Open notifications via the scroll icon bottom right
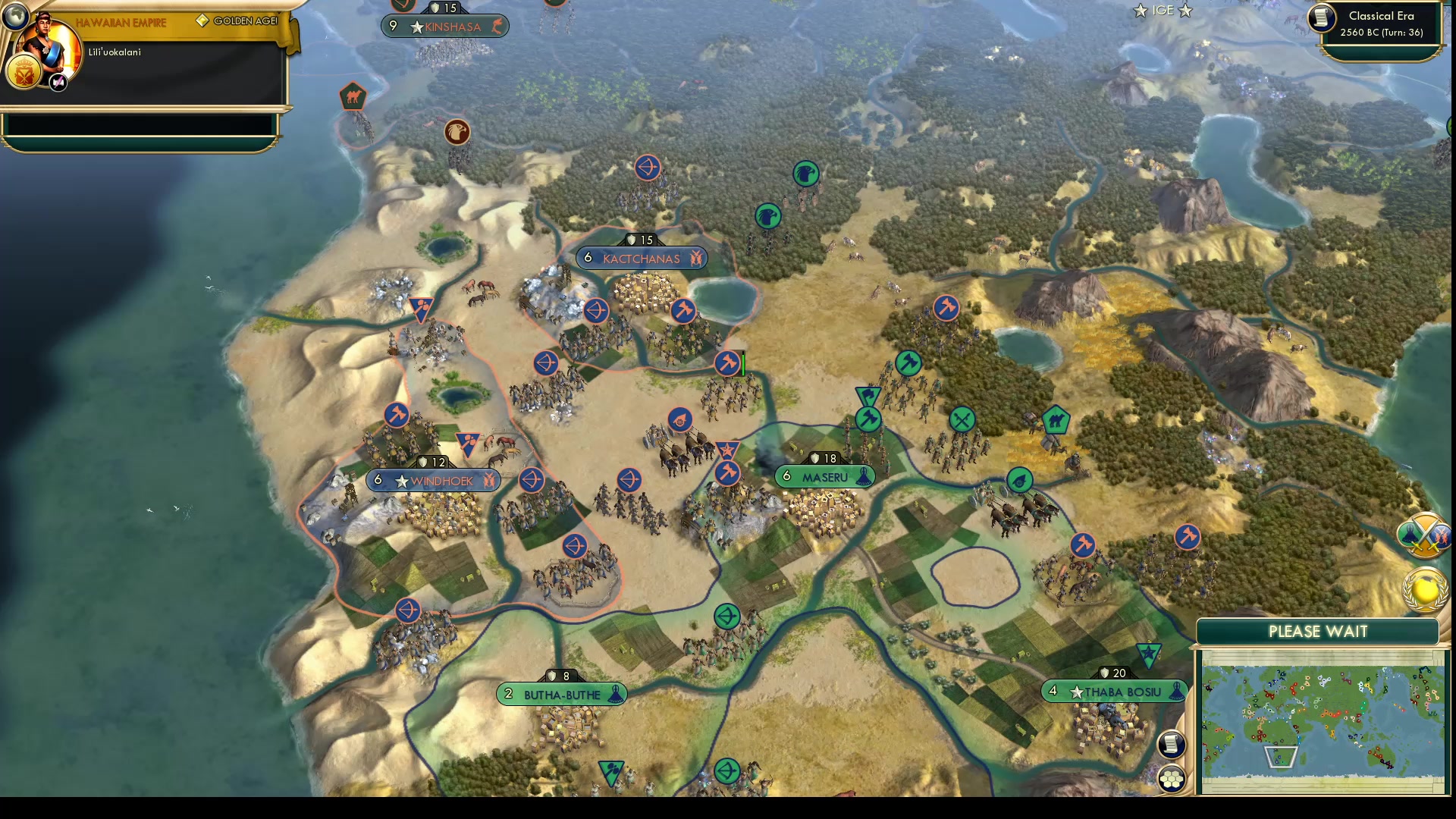 [x=1172, y=744]
